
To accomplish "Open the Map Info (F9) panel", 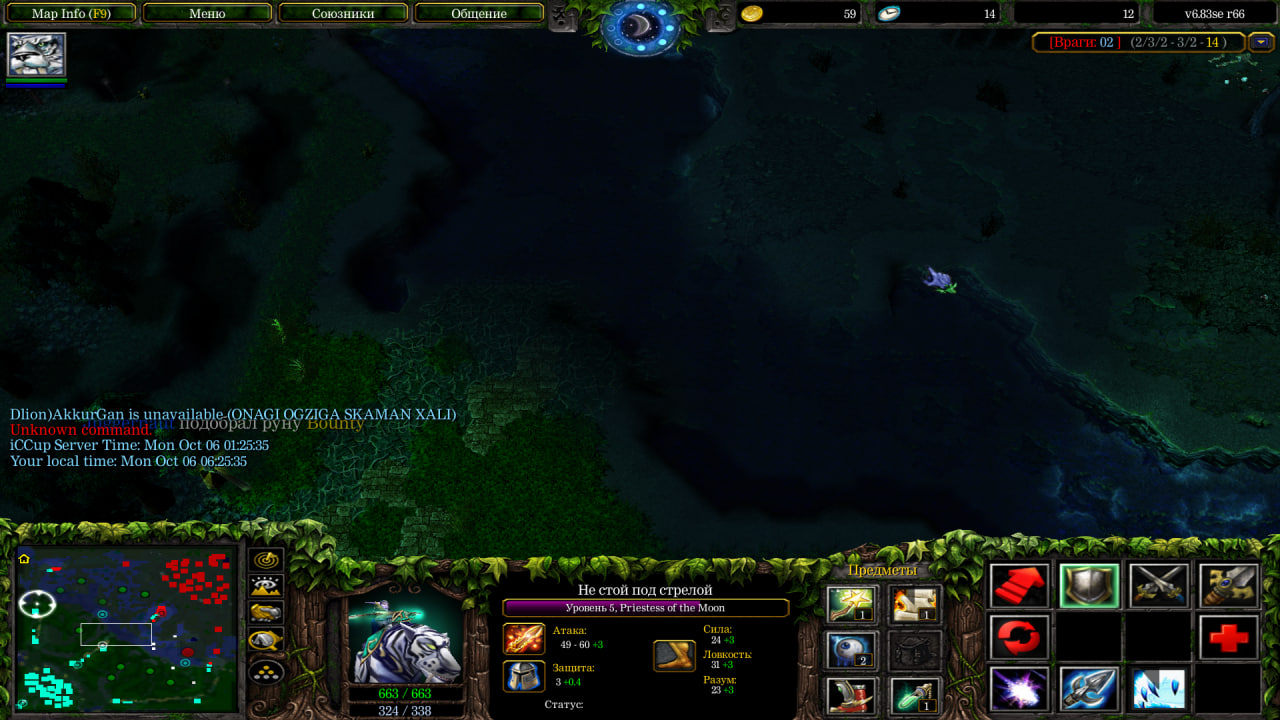I will tap(71, 14).
